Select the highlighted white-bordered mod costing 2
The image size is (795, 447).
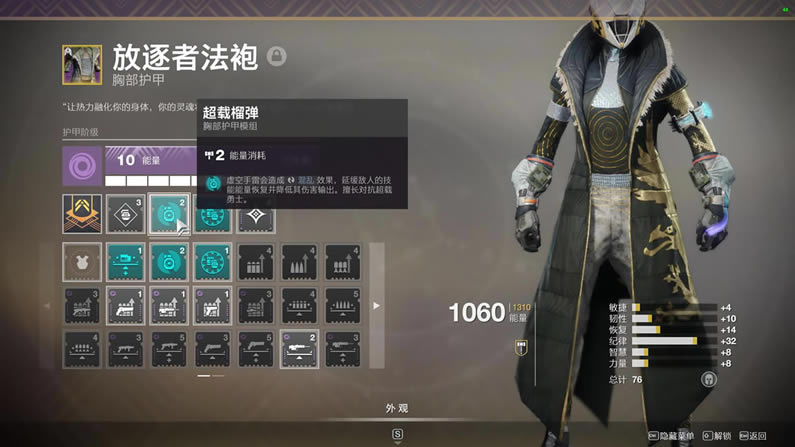pyautogui.click(x=299, y=349)
